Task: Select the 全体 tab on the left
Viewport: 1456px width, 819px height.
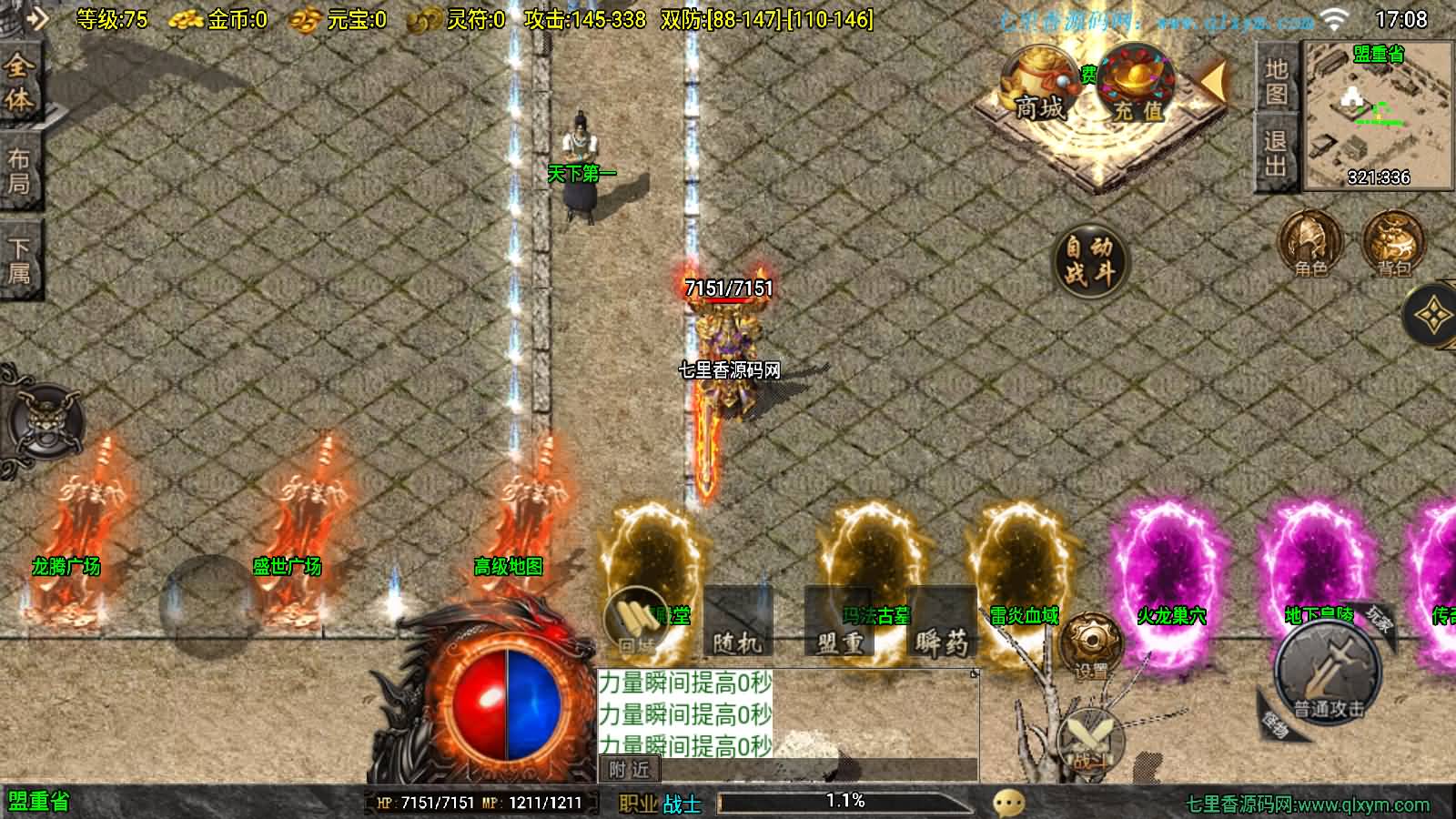Action: (19, 83)
